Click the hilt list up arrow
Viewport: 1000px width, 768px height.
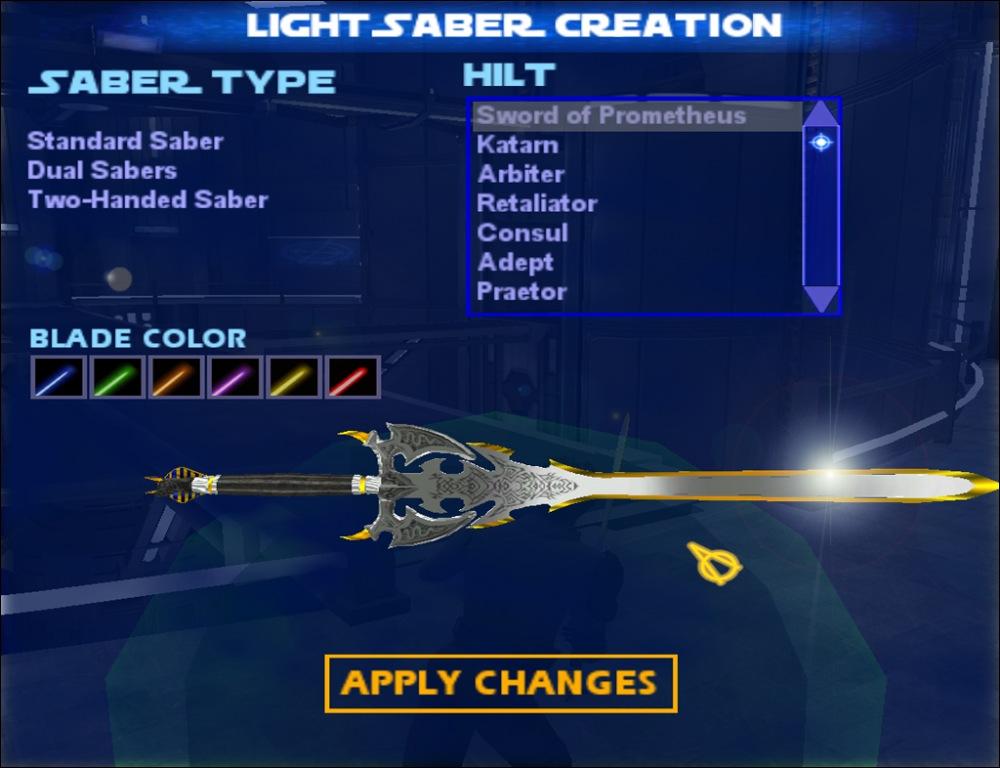pyautogui.click(x=821, y=112)
